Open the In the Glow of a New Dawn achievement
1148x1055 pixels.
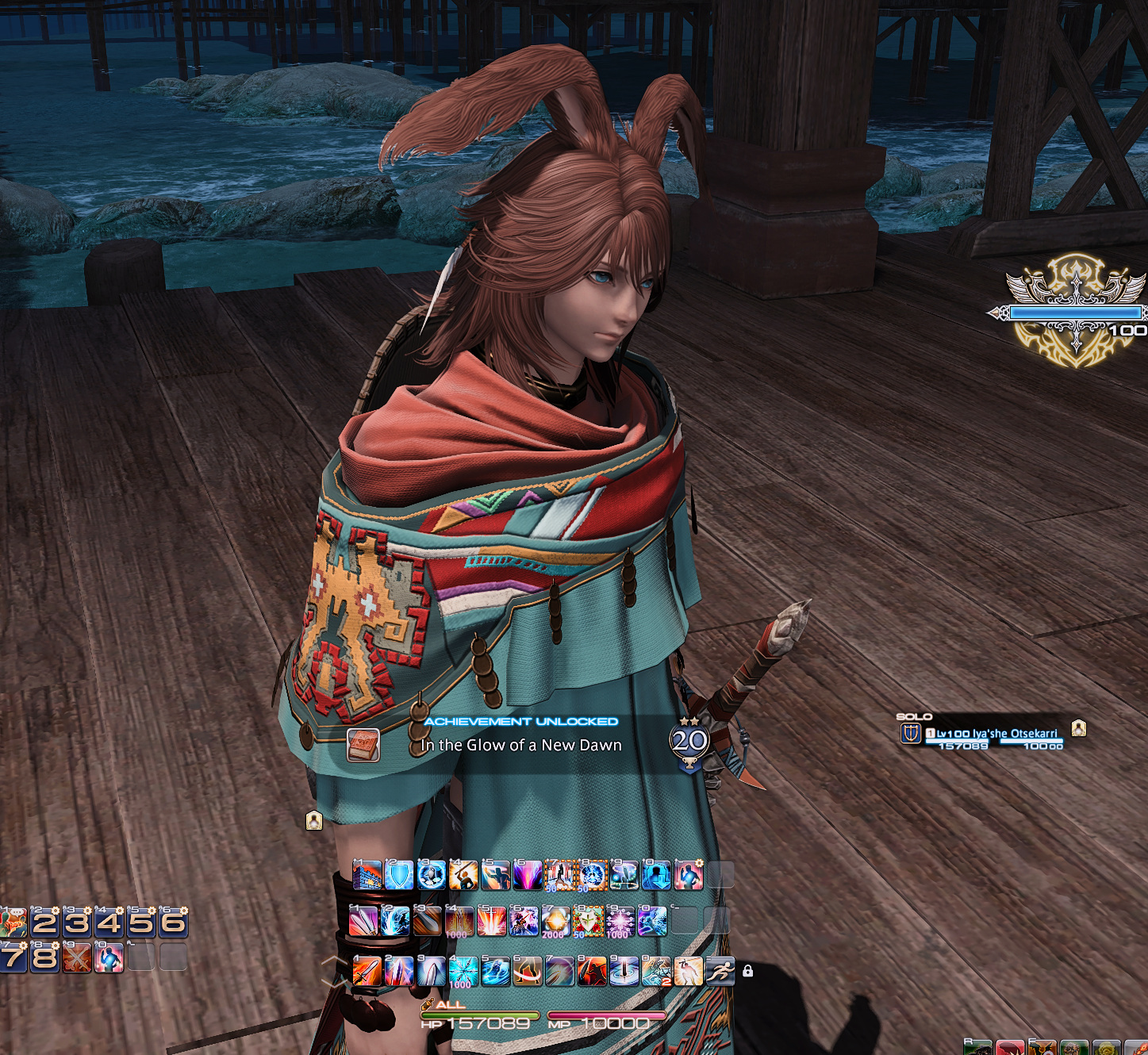click(x=521, y=745)
